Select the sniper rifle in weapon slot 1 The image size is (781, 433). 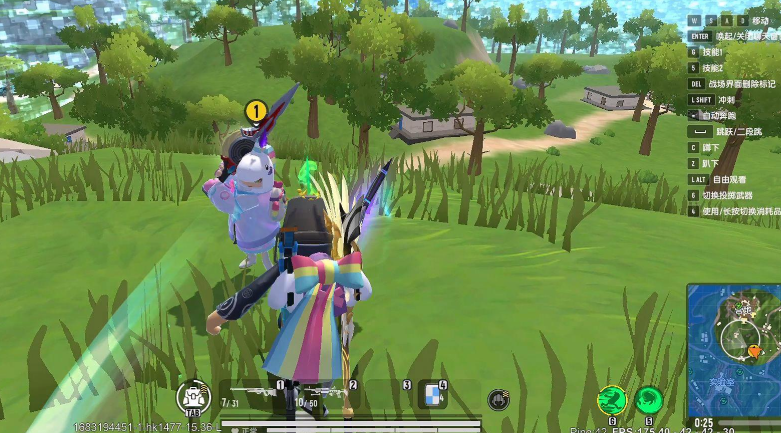click(x=251, y=393)
